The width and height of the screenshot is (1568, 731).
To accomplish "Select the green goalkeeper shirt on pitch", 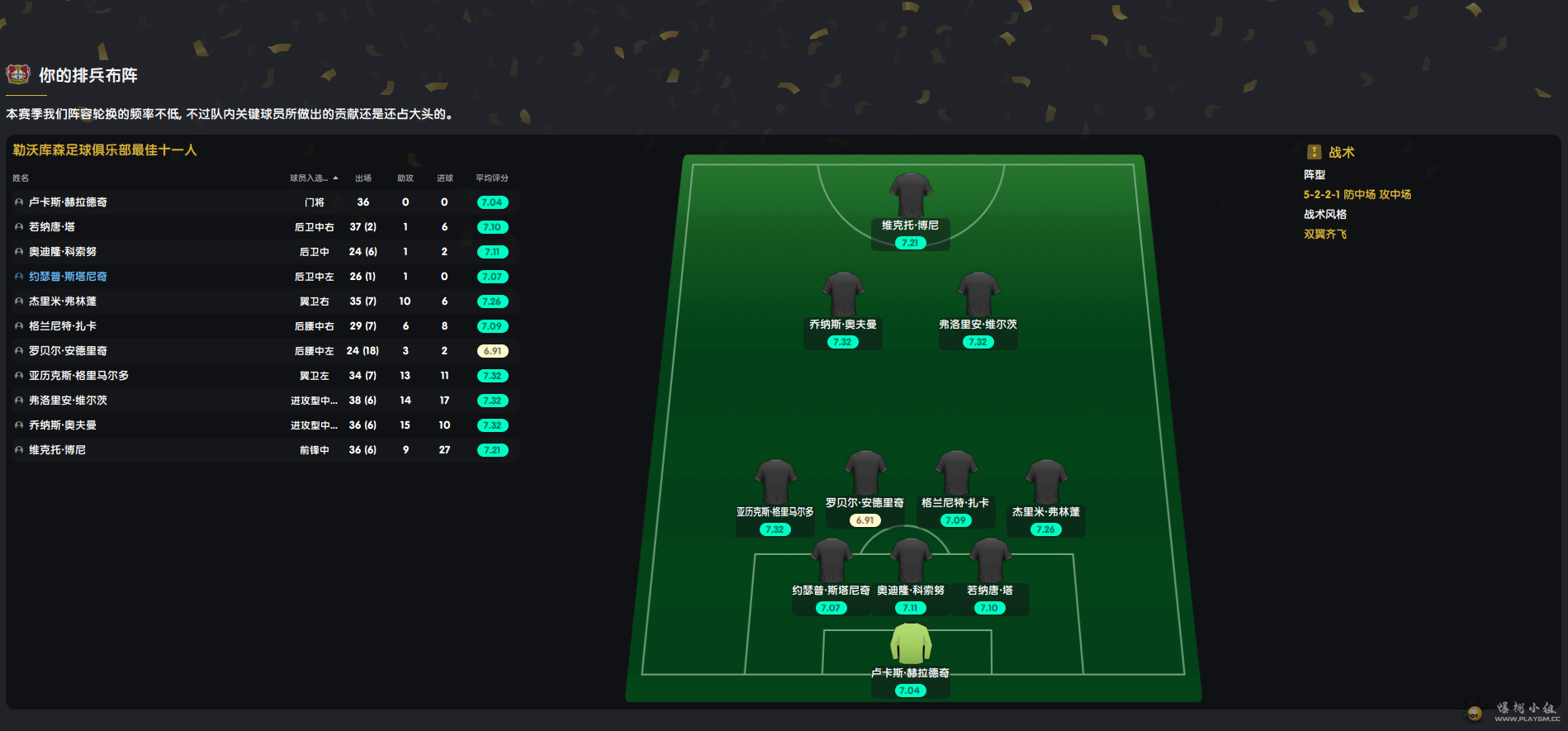I will pos(910,643).
